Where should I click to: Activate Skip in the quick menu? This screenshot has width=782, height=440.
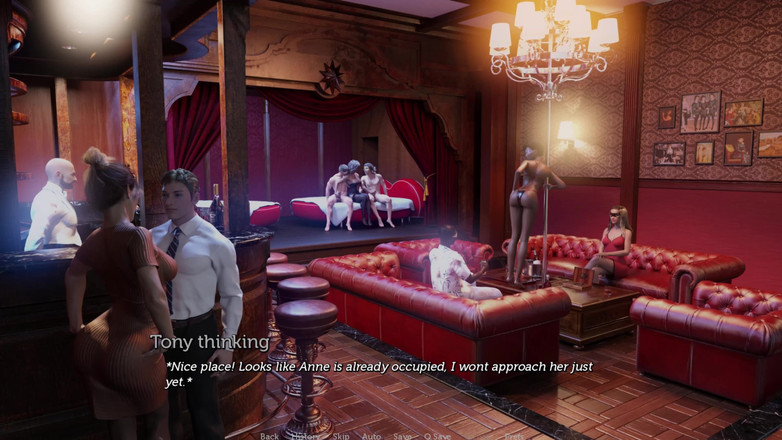click(341, 436)
